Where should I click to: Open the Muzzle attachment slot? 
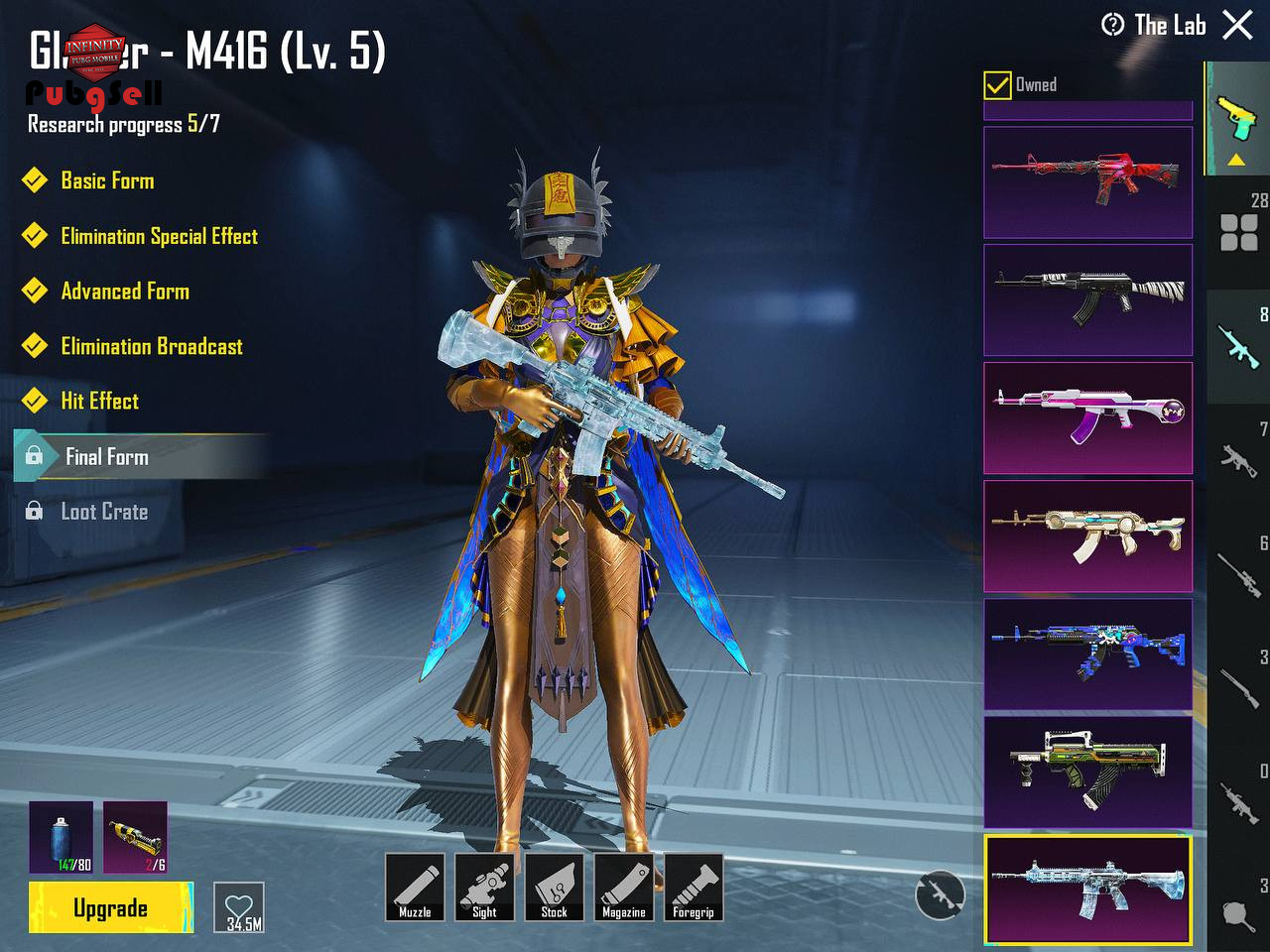tap(415, 887)
